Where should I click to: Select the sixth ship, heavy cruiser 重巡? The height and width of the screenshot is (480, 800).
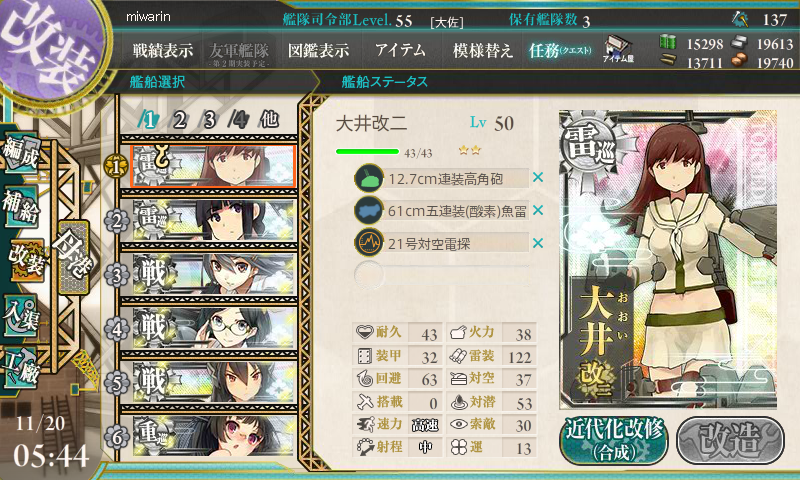(x=212, y=436)
